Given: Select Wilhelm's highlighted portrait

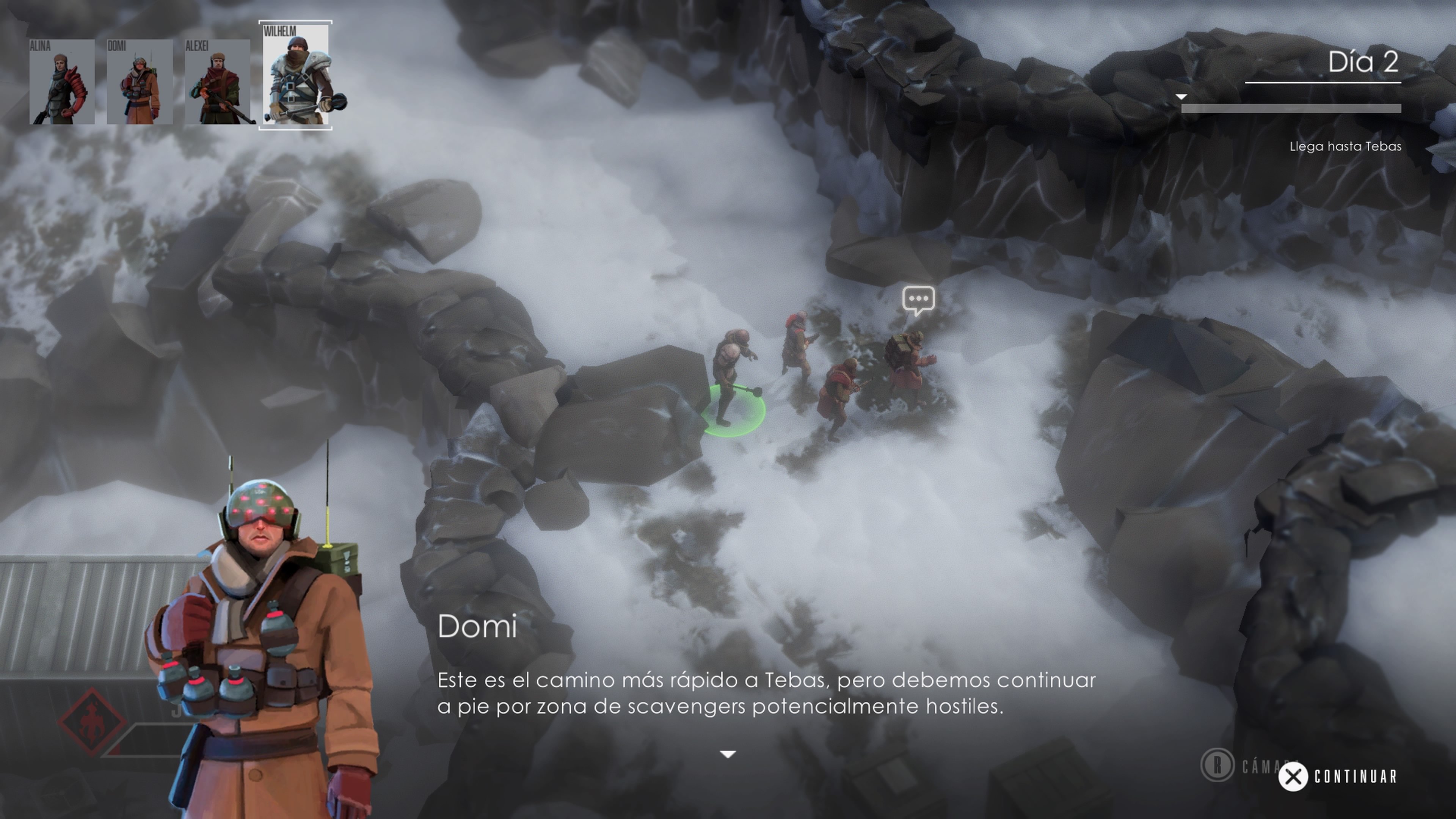Looking at the screenshot, I should (296, 75).
